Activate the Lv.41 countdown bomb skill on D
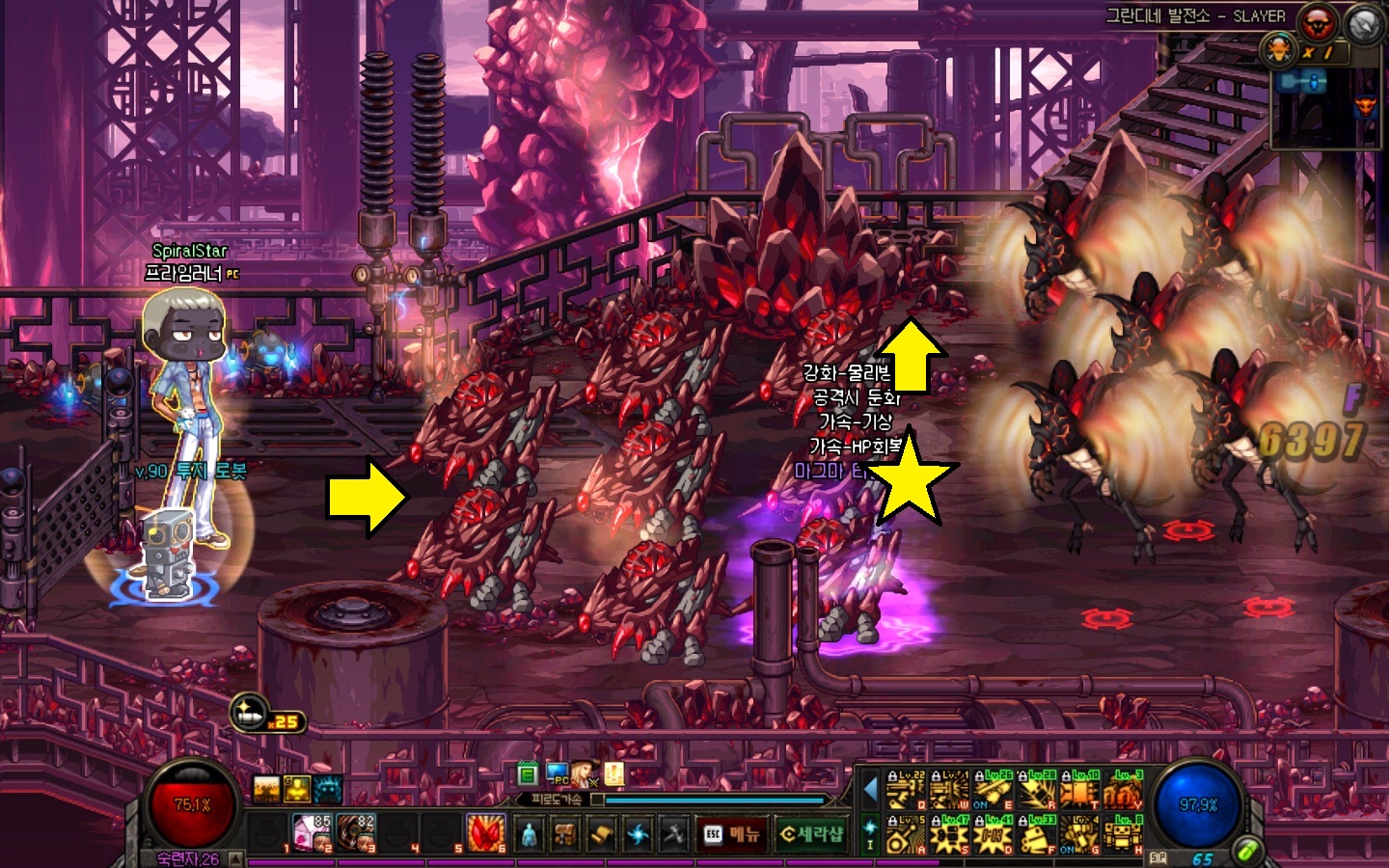Screen dimensions: 1389x868 pos(992,834)
